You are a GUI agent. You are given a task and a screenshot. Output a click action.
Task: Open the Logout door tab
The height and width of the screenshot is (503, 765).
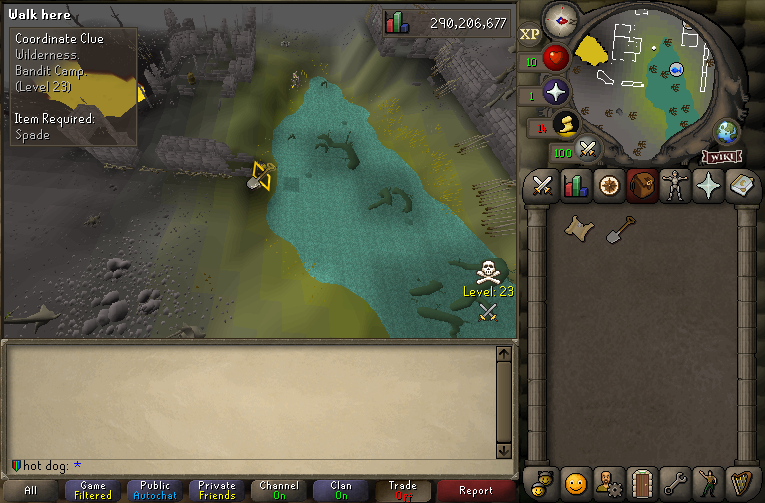[642, 483]
